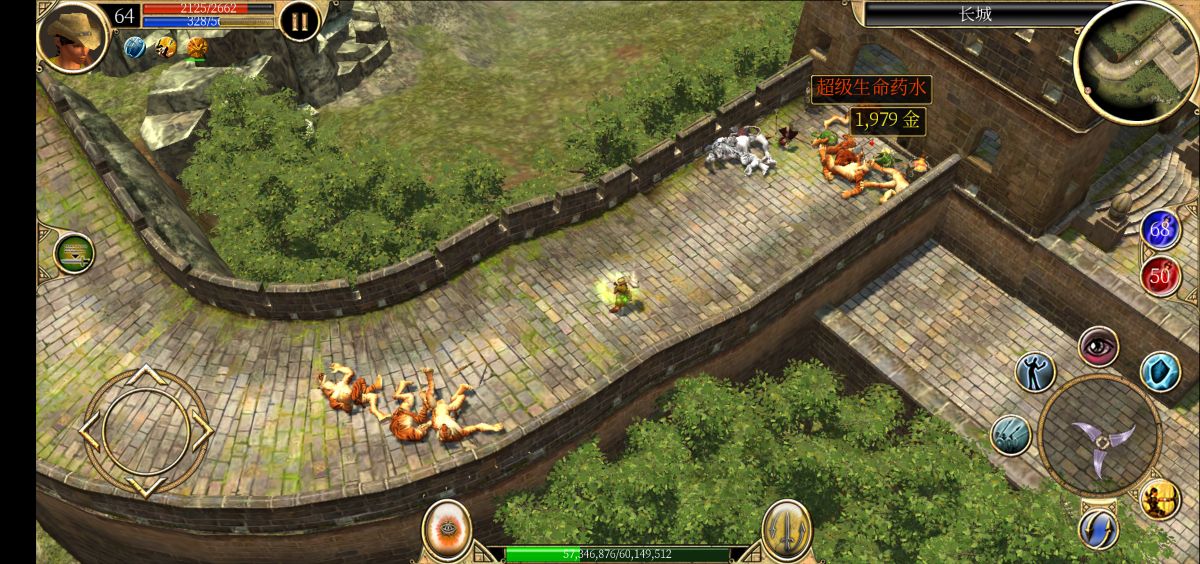The width and height of the screenshot is (1200, 564).
Task: Open the green item pickup button
Action: [x=74, y=254]
